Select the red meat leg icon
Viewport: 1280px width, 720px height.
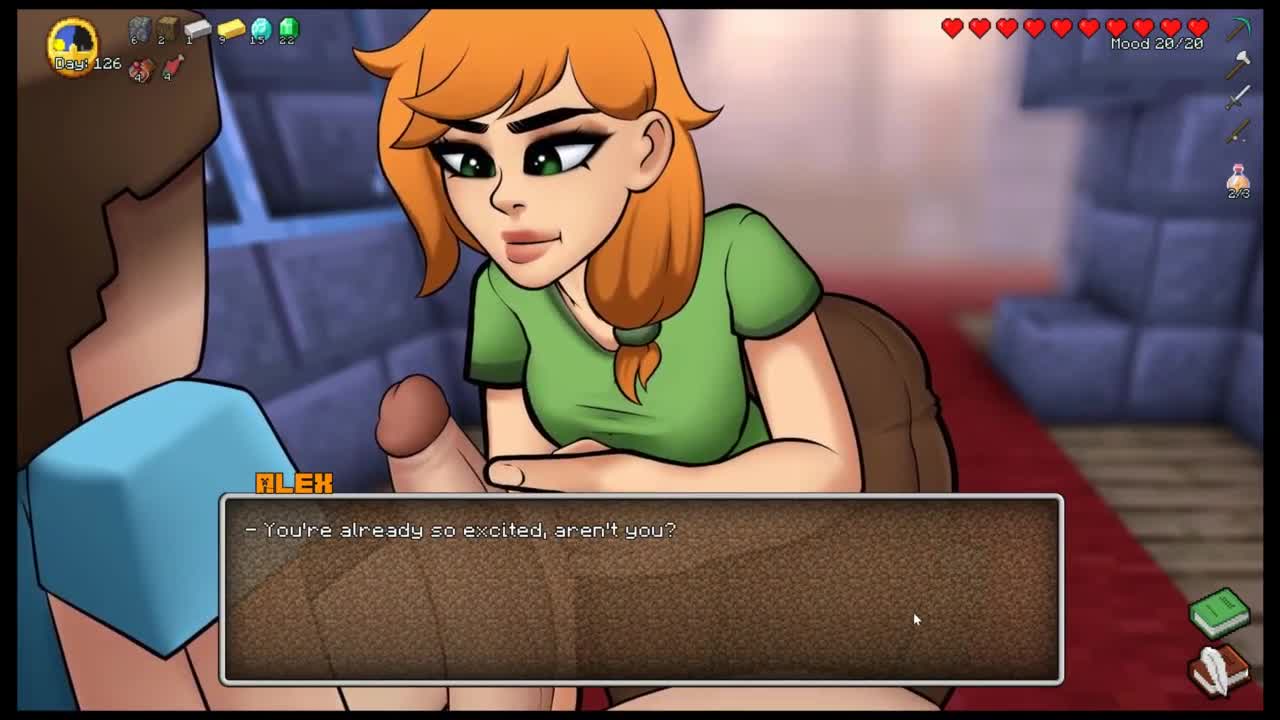pyautogui.click(x=172, y=67)
